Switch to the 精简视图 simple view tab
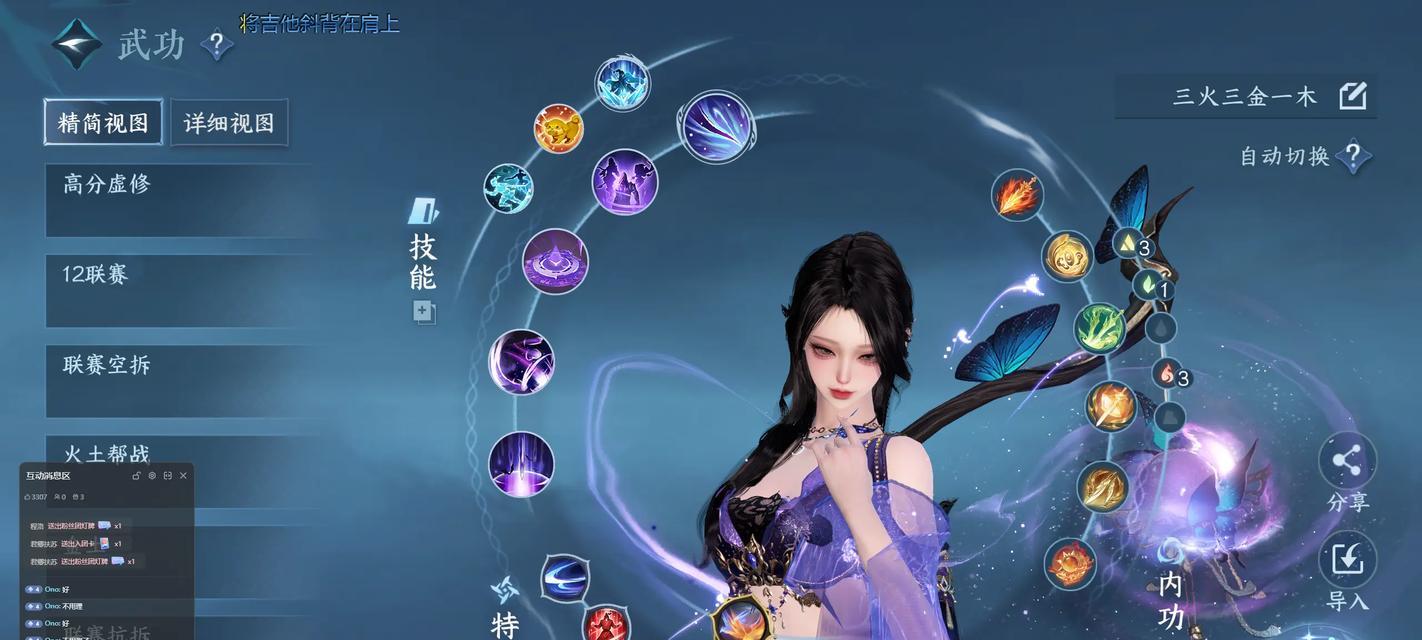1422x640 pixels. coord(103,122)
